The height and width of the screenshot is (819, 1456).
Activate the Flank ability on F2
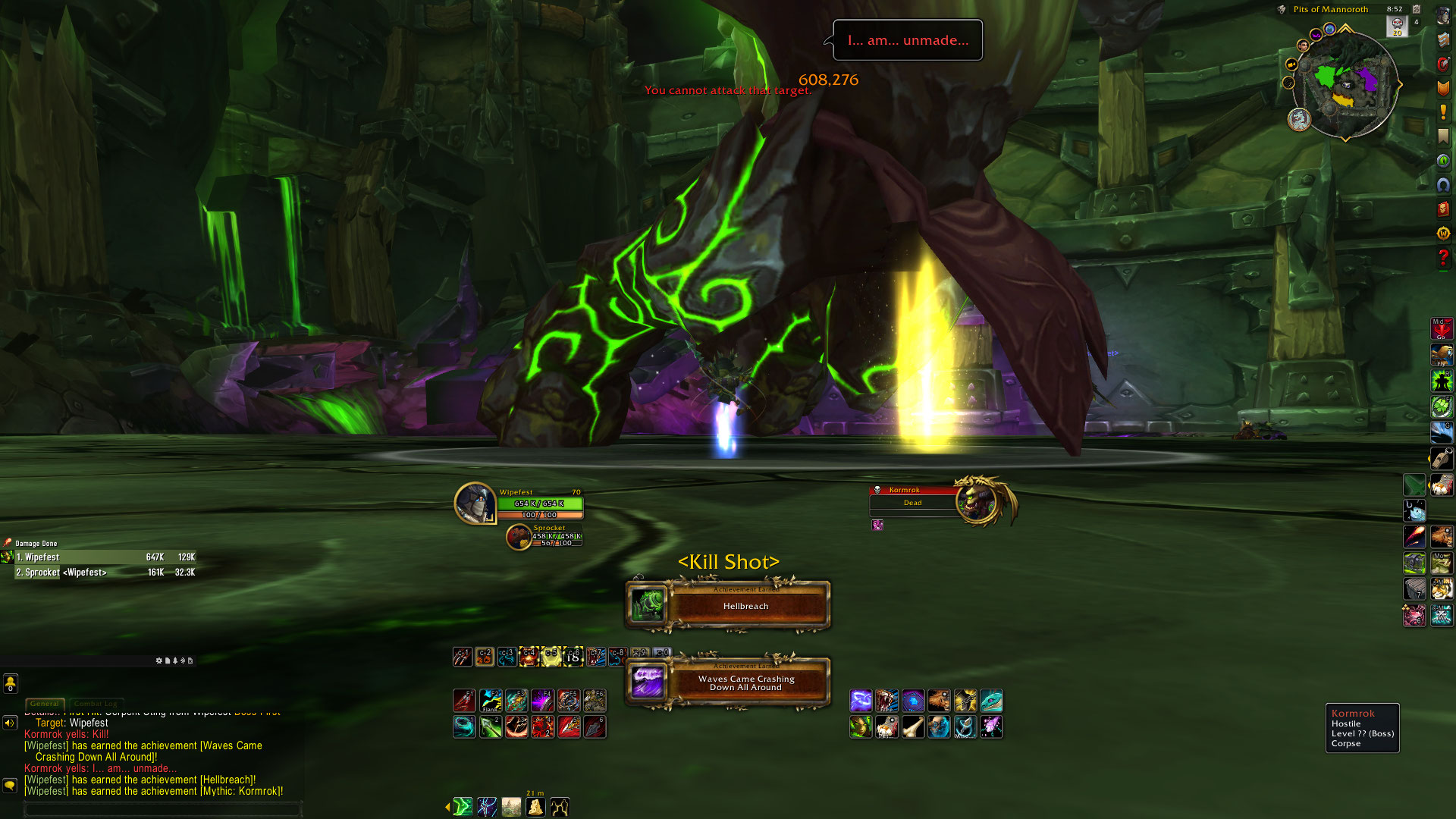pyautogui.click(x=491, y=700)
